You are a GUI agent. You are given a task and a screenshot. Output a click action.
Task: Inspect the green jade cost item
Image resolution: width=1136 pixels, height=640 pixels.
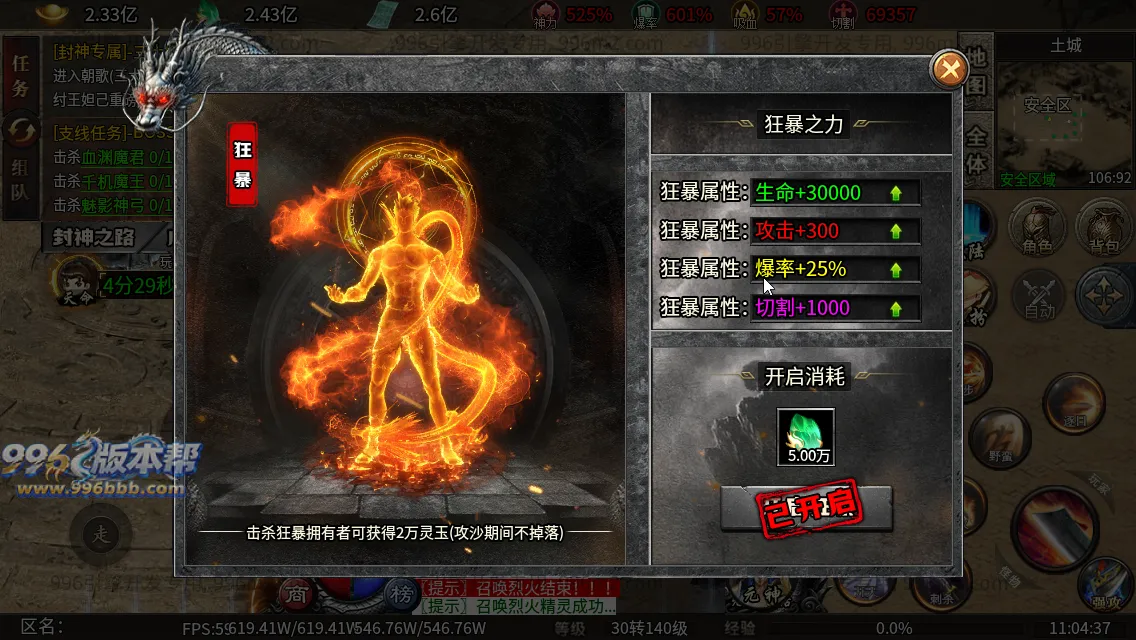[806, 436]
